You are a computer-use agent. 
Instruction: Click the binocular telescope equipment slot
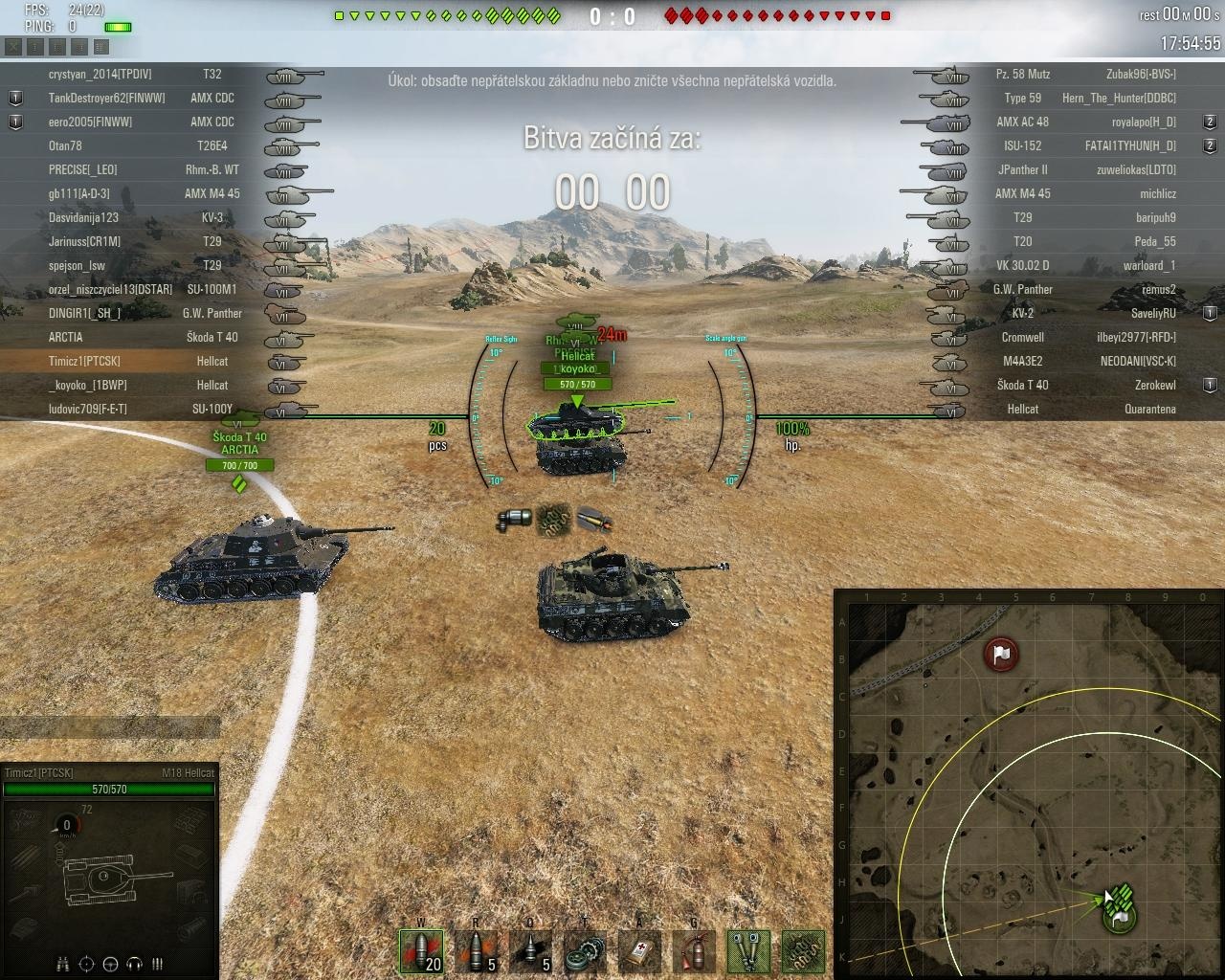pos(748,950)
